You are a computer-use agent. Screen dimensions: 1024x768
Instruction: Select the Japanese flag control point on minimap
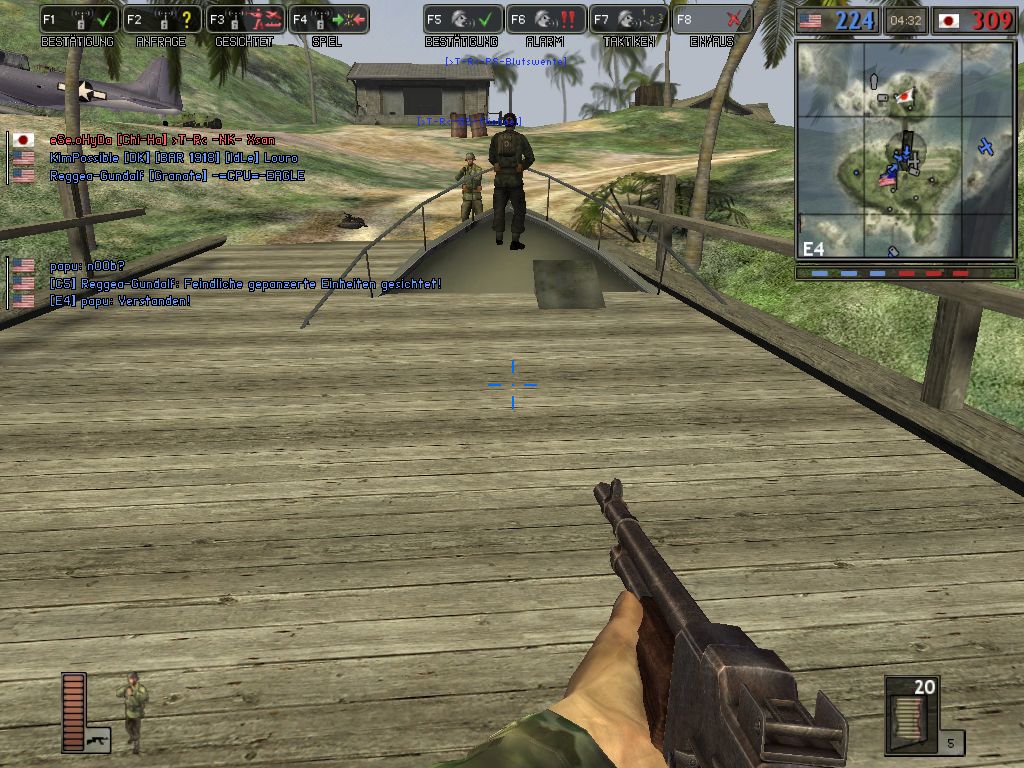tap(906, 97)
